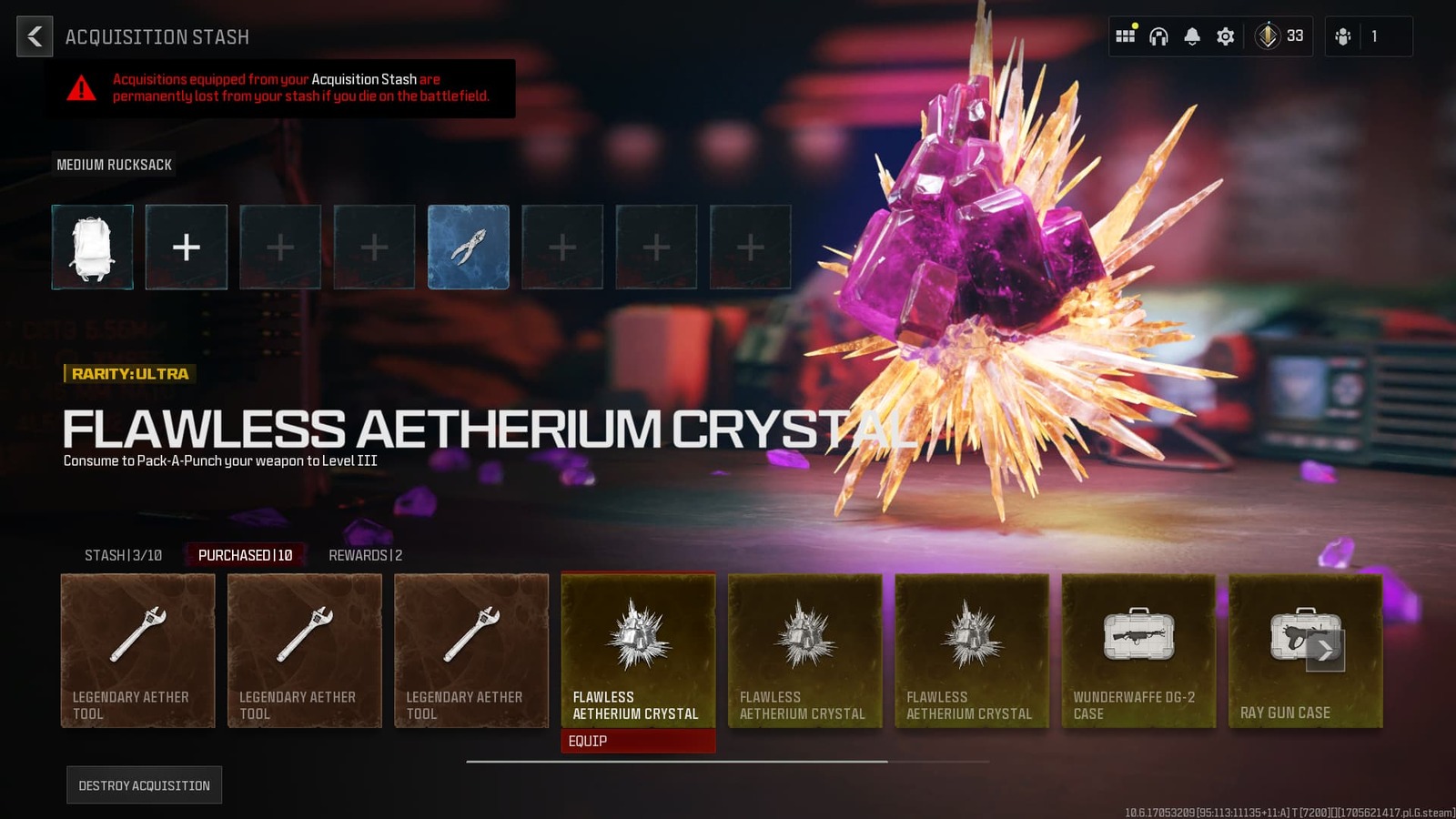1456x819 pixels.
Task: Equip the Flawless Aetherium Crystal
Action: [x=637, y=741]
